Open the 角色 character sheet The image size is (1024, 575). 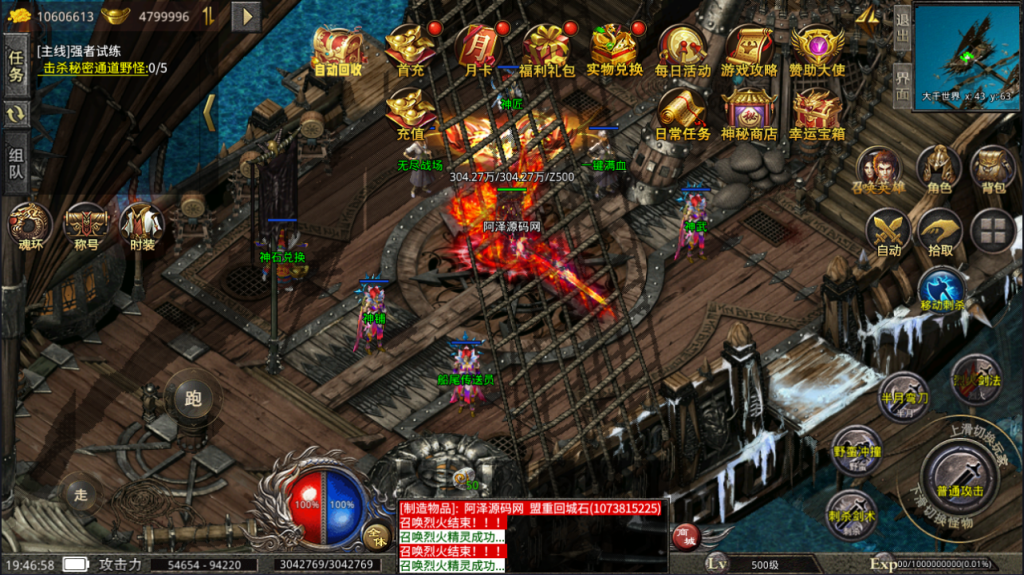tap(939, 168)
